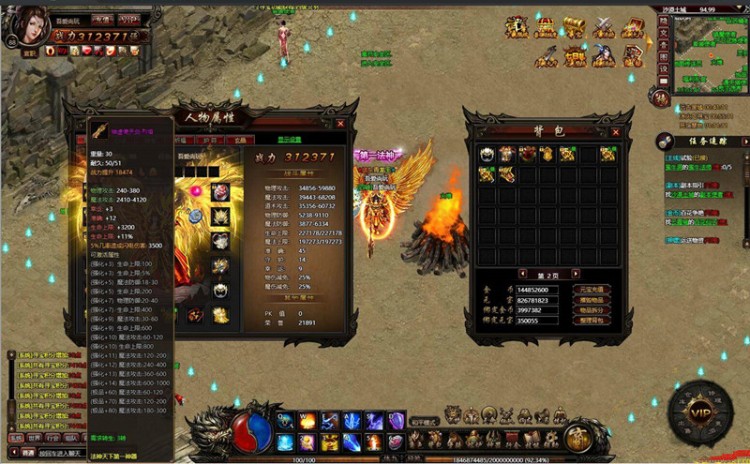Close the character attributes panel
The height and width of the screenshot is (464, 750).
pos(340,123)
